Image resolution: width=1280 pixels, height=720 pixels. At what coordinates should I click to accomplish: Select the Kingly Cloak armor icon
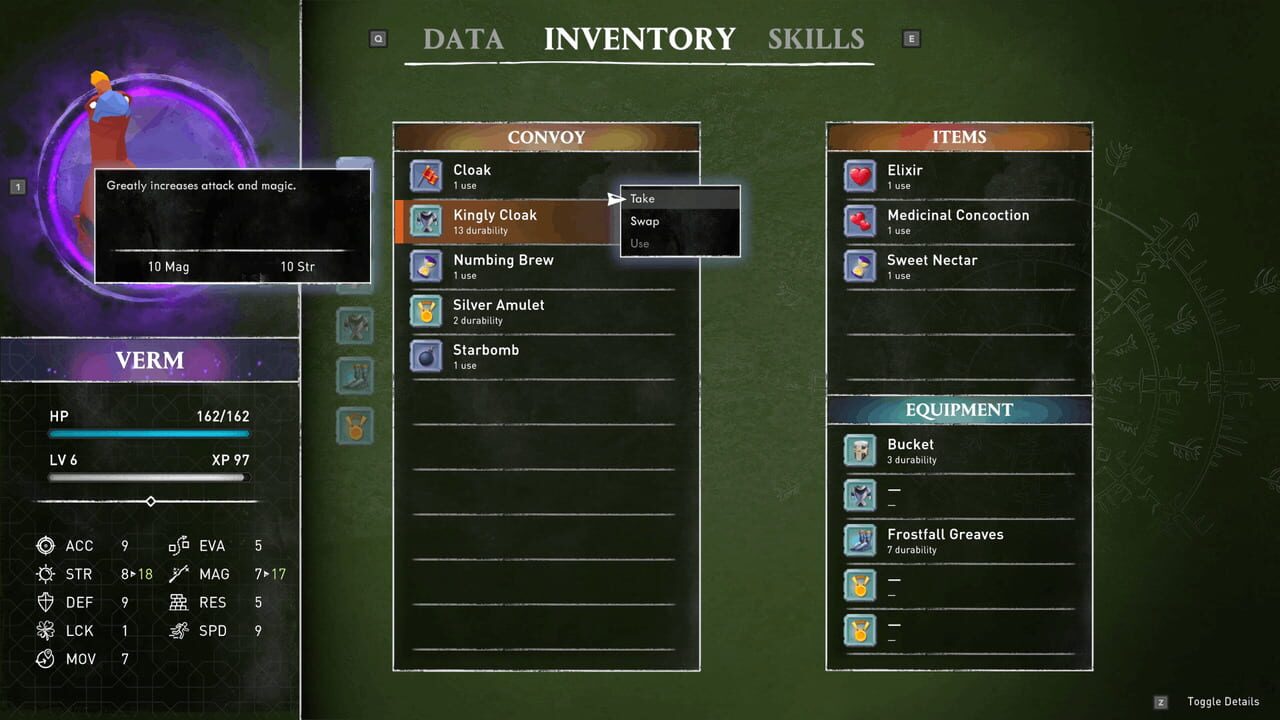[426, 221]
